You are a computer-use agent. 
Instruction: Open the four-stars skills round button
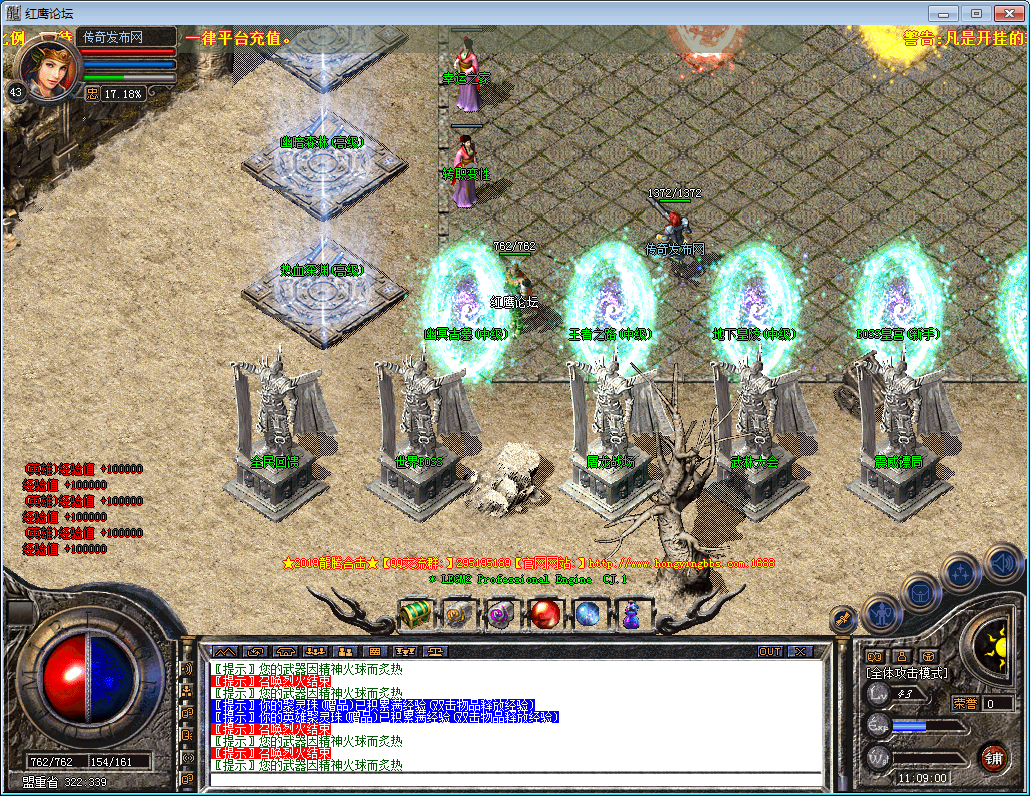coord(962,573)
